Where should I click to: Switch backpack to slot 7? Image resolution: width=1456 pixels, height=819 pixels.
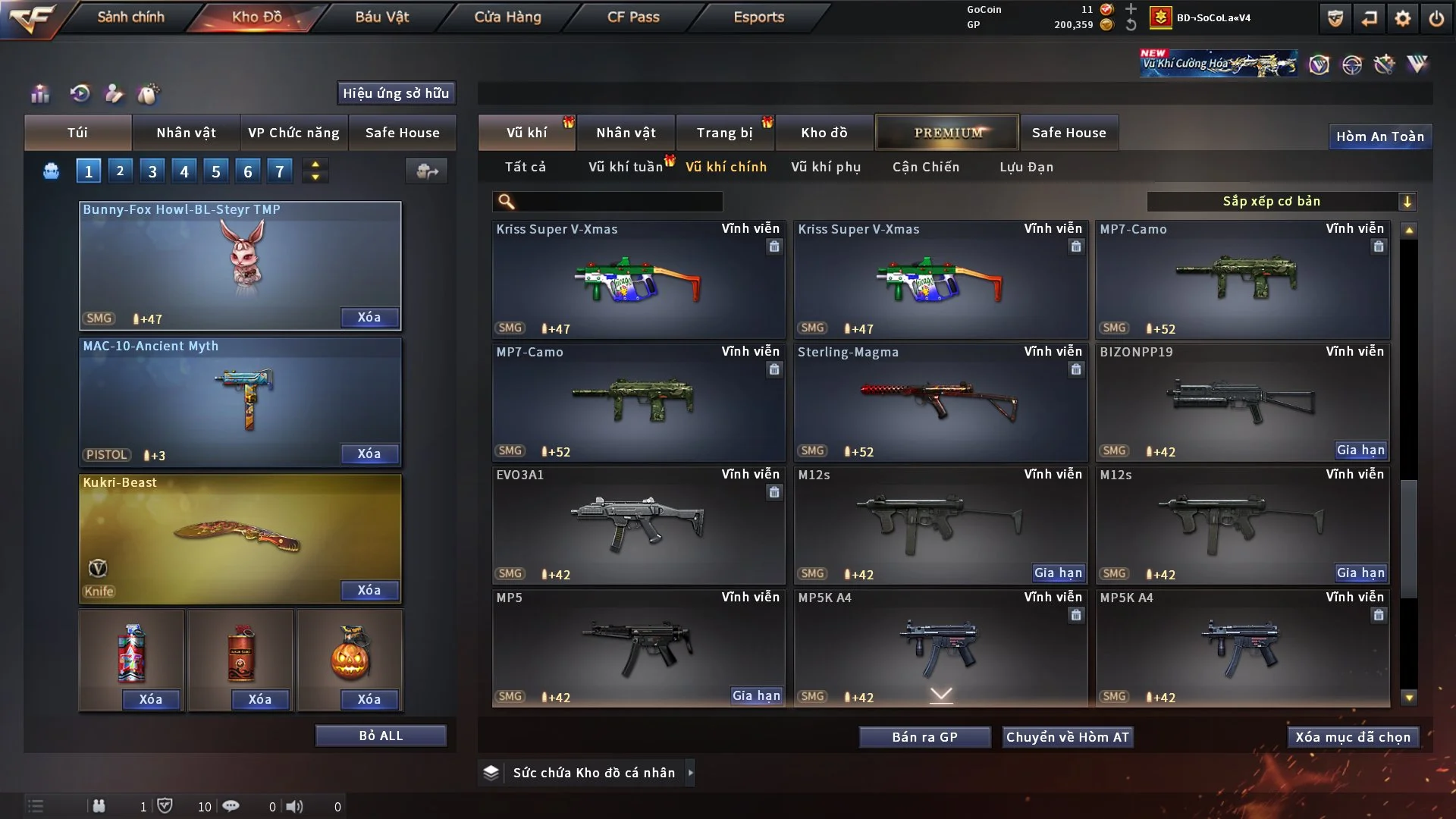280,171
